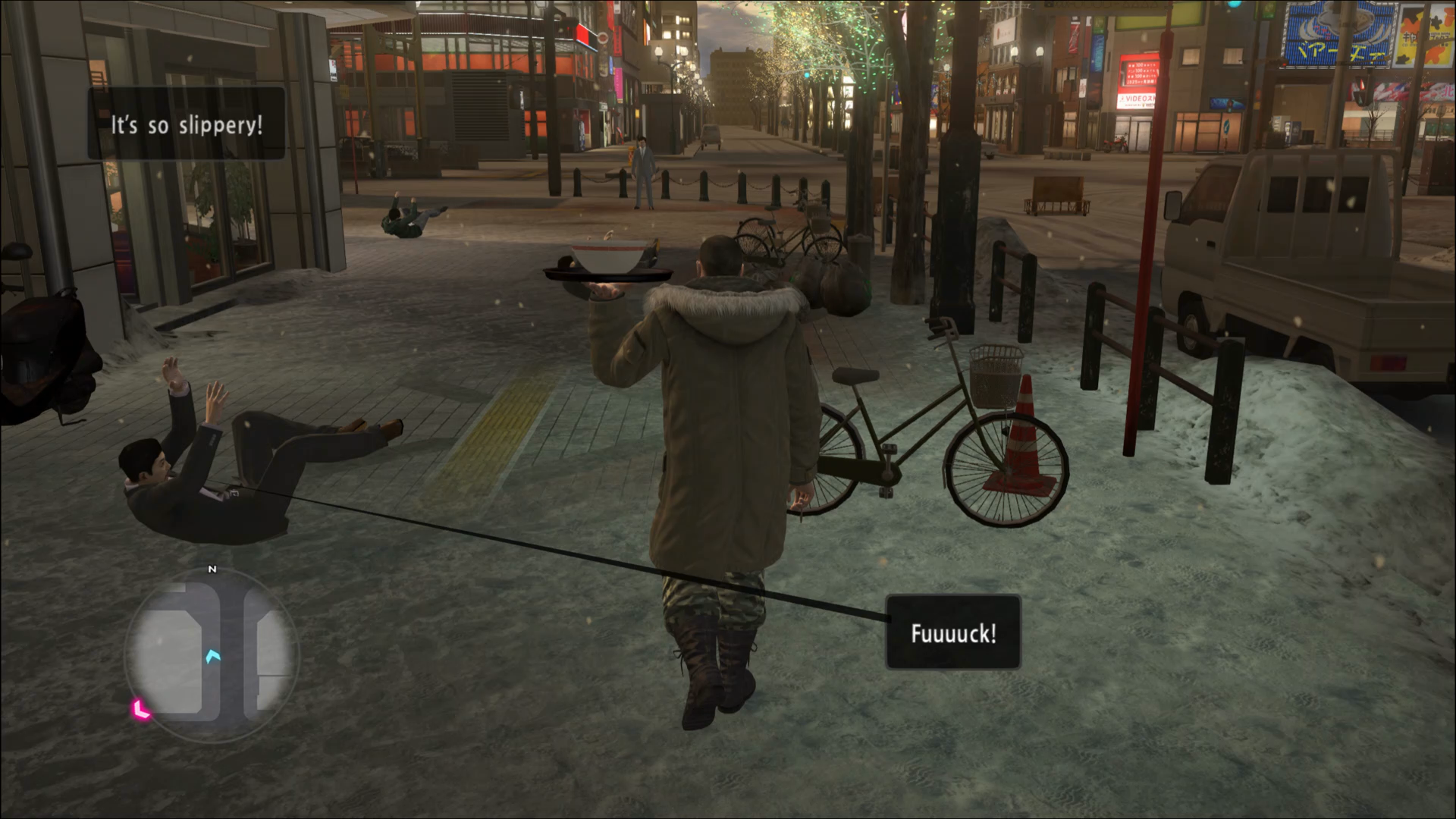Select the pink destination marker on minimap
The height and width of the screenshot is (819, 1456).
click(x=141, y=709)
